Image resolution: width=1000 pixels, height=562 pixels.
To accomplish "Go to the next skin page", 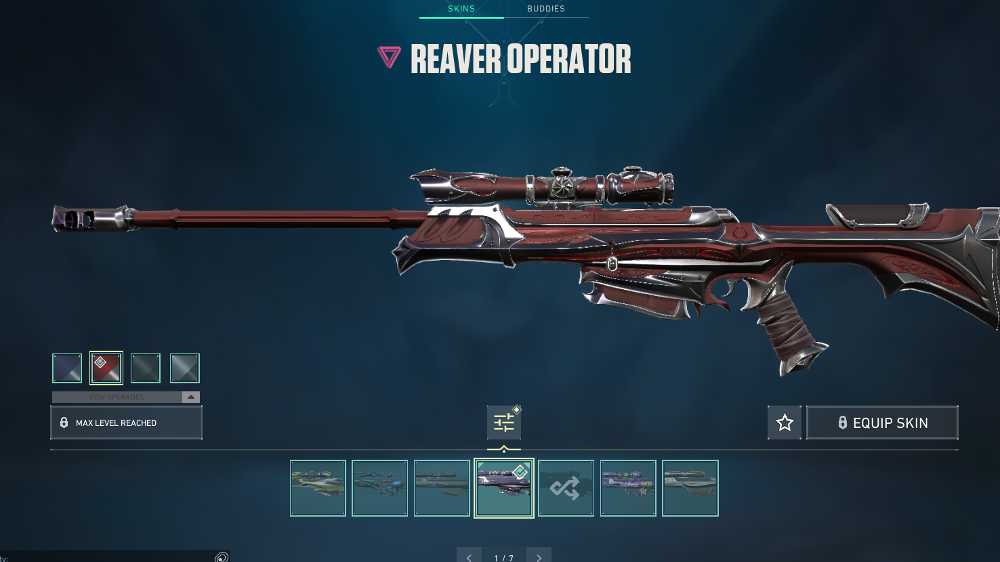I will point(539,557).
